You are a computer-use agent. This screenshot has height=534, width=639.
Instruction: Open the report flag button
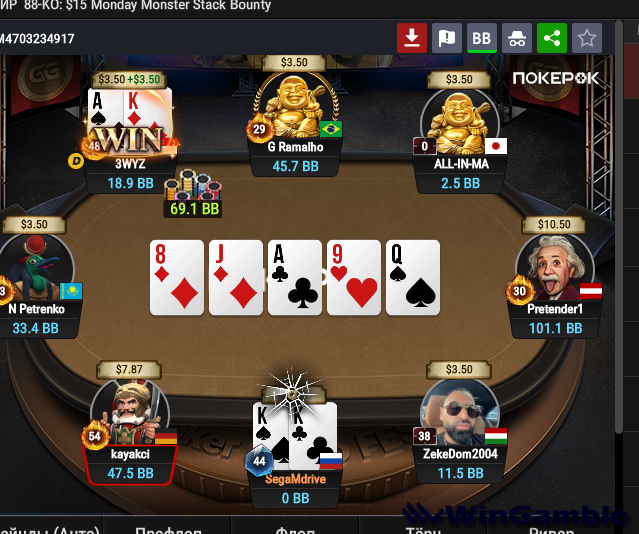pos(447,39)
